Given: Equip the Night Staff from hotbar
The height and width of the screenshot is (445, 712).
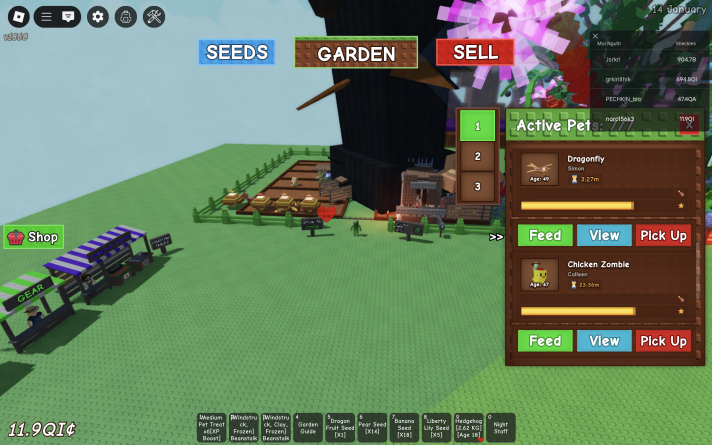Looking at the screenshot, I should point(500,427).
